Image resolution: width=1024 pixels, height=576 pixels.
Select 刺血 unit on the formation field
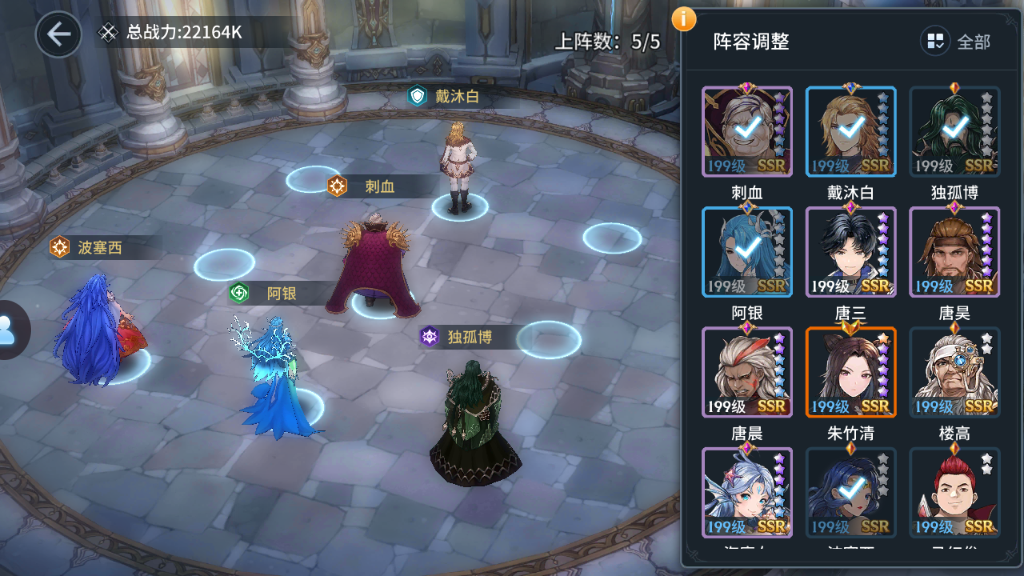point(375,260)
